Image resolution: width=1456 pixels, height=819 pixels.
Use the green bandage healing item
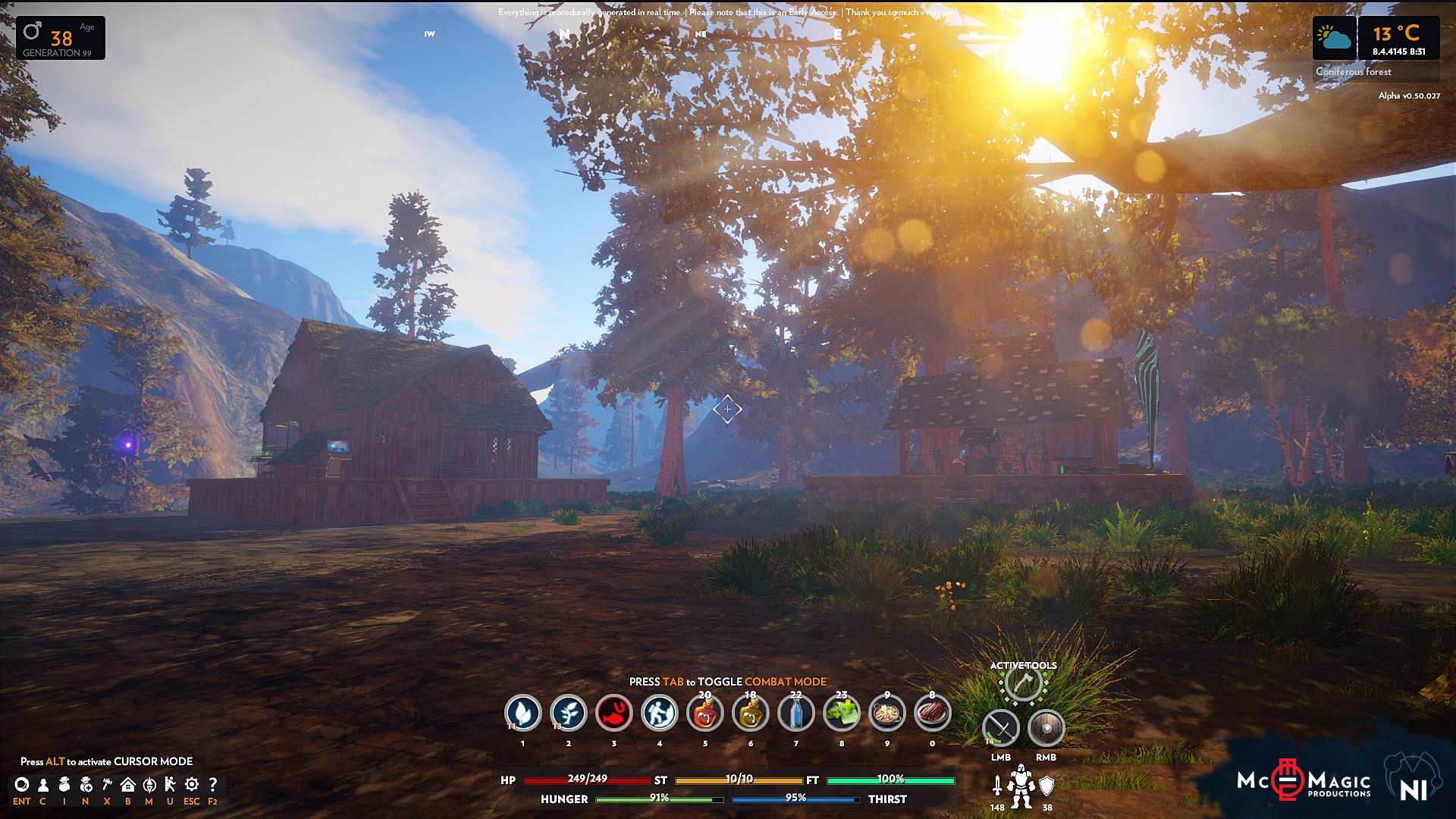tap(841, 713)
